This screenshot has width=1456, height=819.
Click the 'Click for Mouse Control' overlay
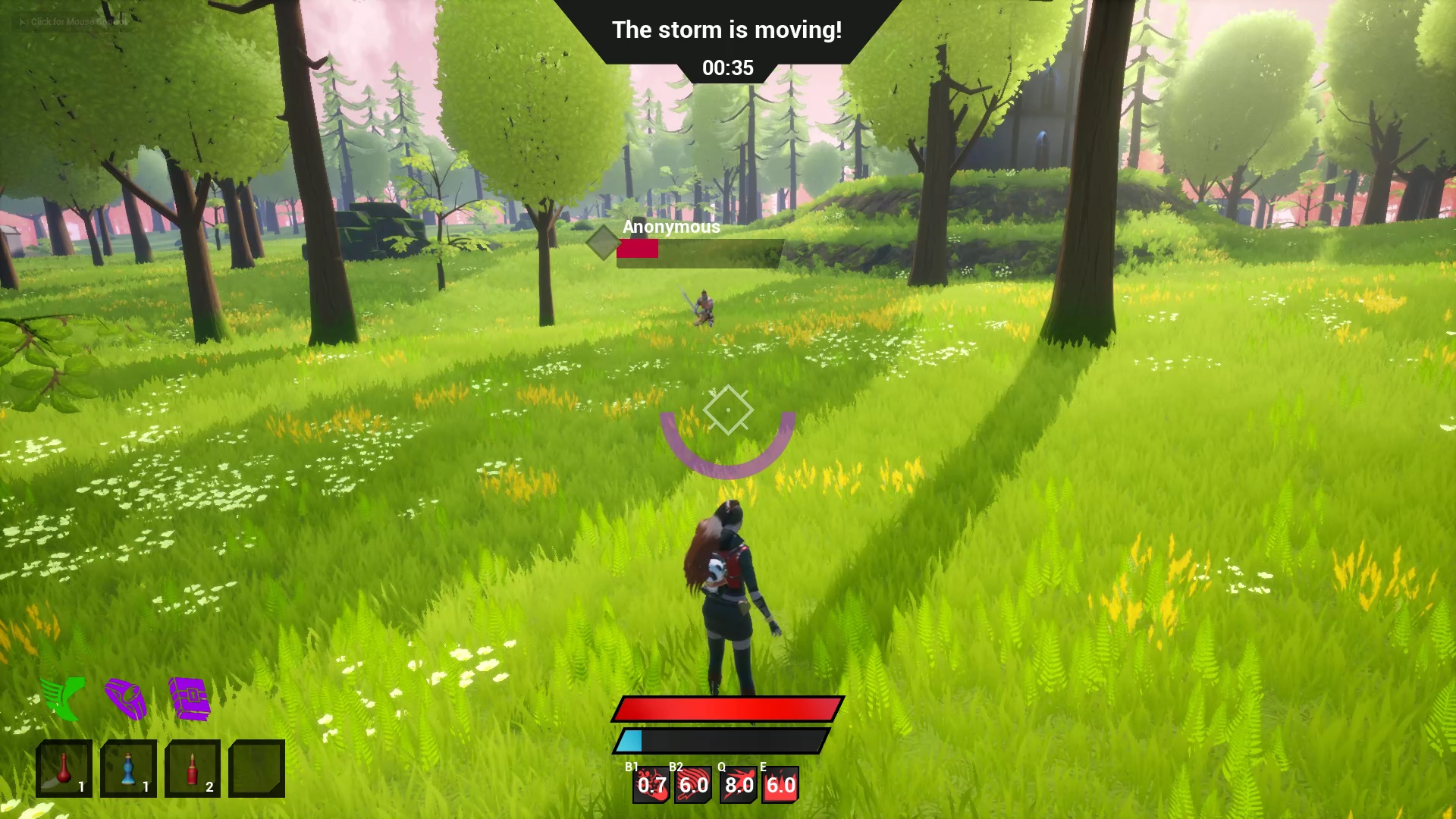point(73,22)
